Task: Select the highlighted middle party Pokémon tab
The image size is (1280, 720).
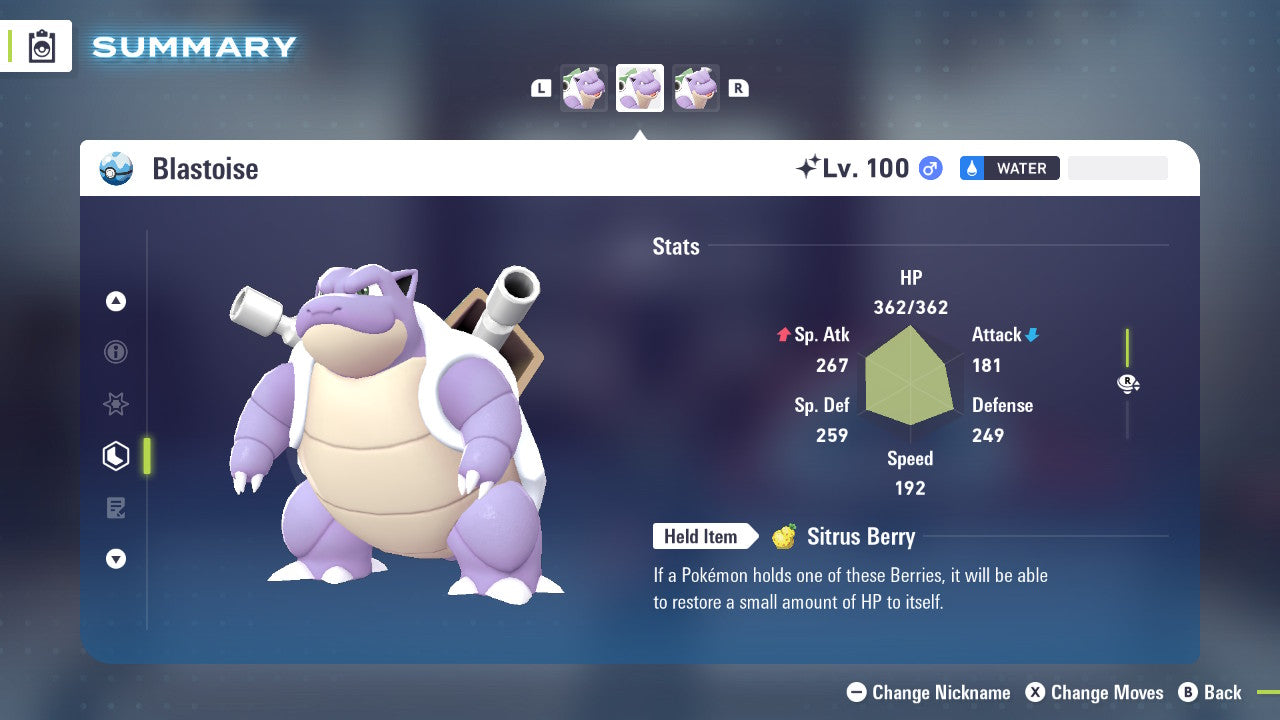Action: click(639, 88)
